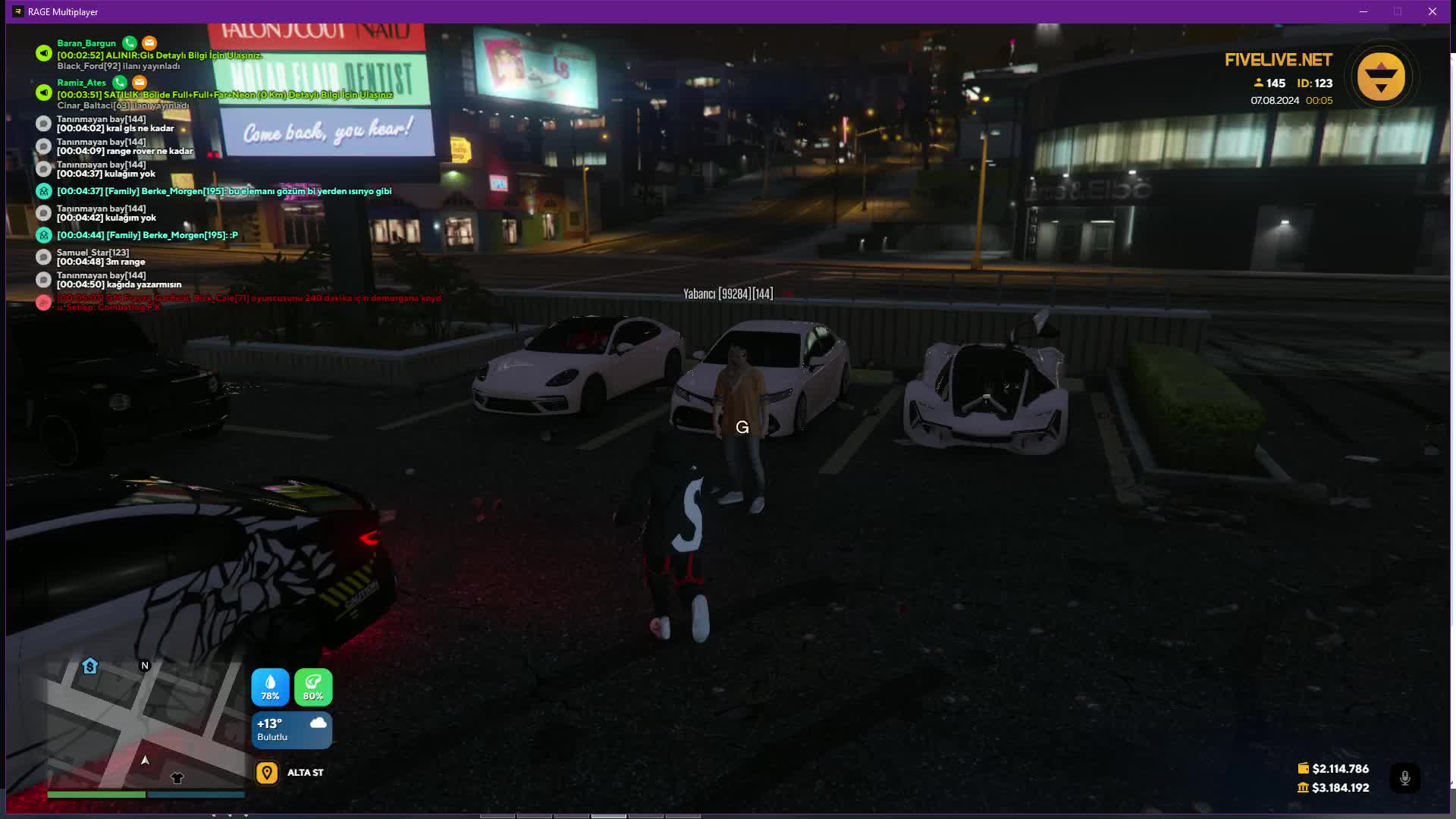Screen dimensions: 1456x819
Task: Message Baran_Bargun using the orange mail icon
Action: [x=149, y=43]
